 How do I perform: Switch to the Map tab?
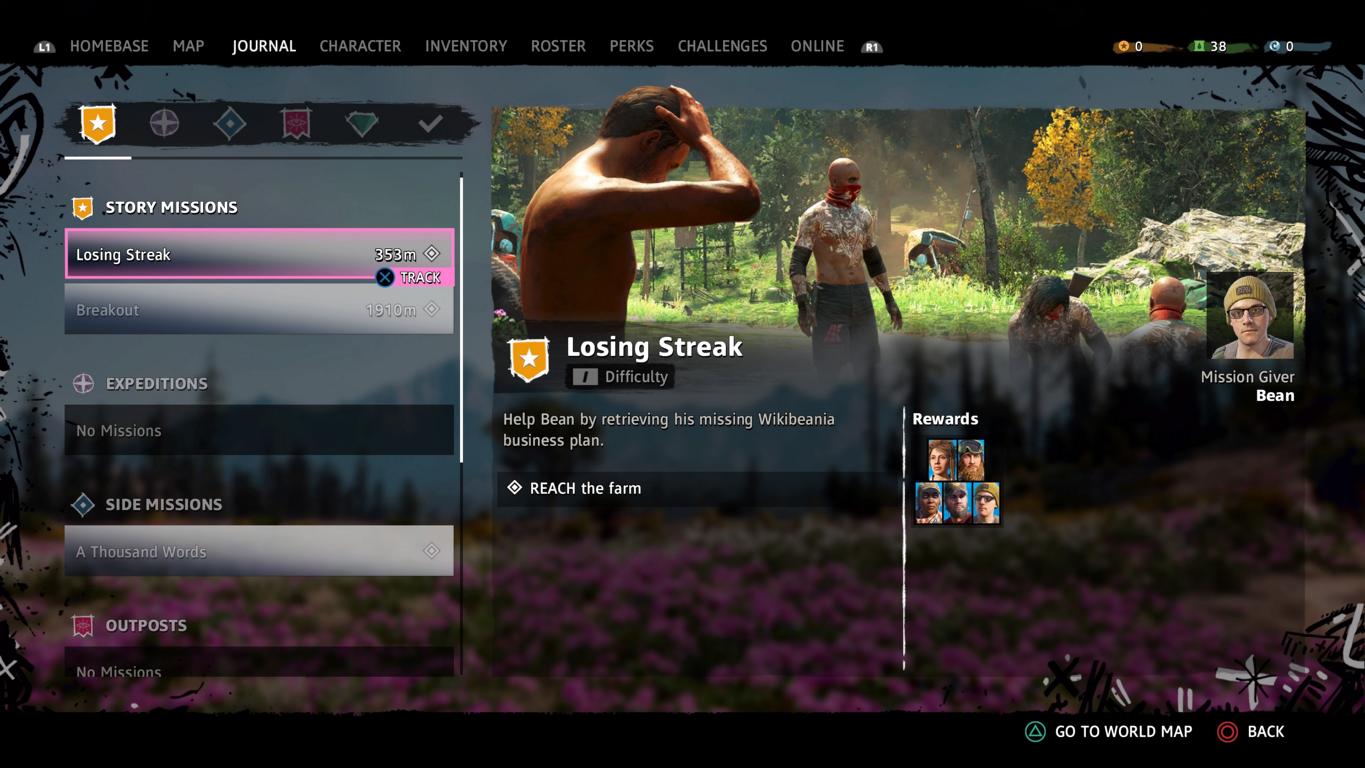188,46
